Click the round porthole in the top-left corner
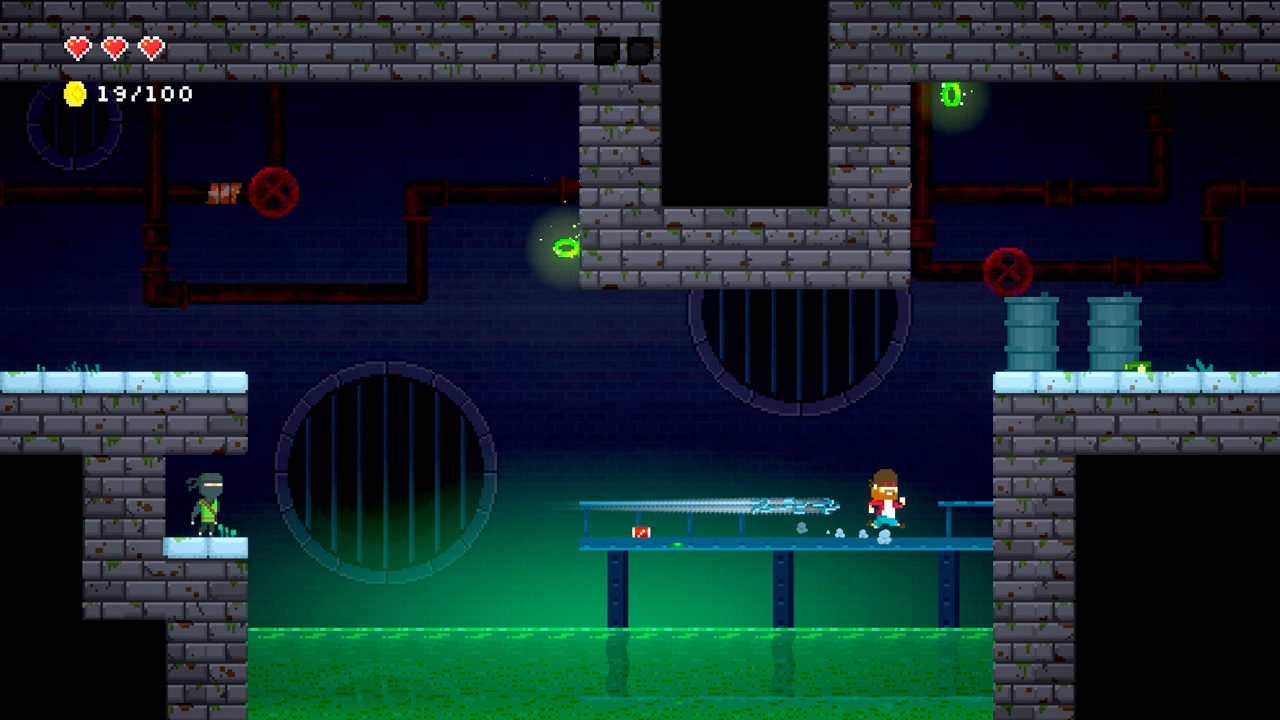Screen dimensions: 1280x720 coord(72,130)
